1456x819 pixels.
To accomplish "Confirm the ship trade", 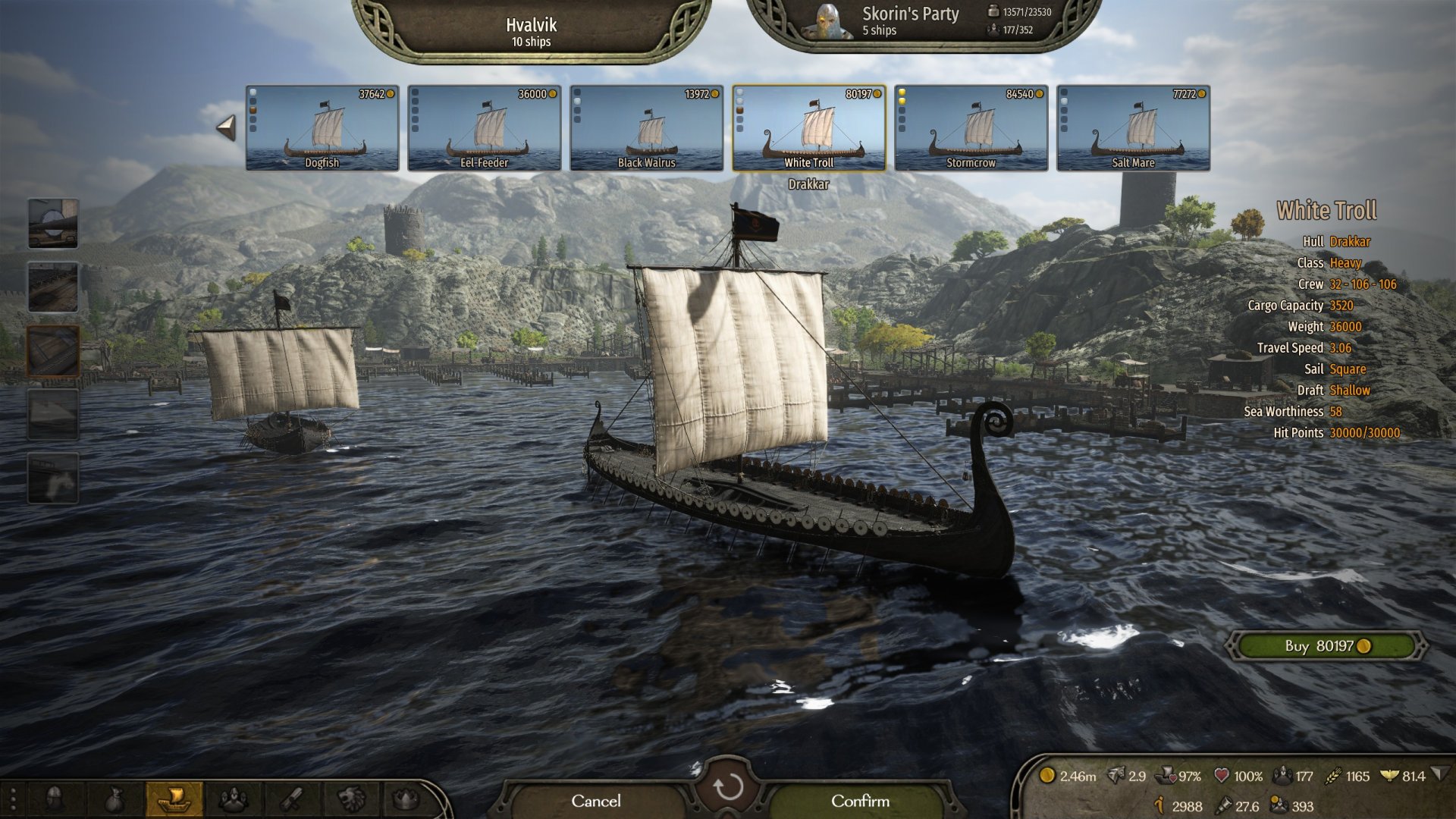I will (x=860, y=801).
